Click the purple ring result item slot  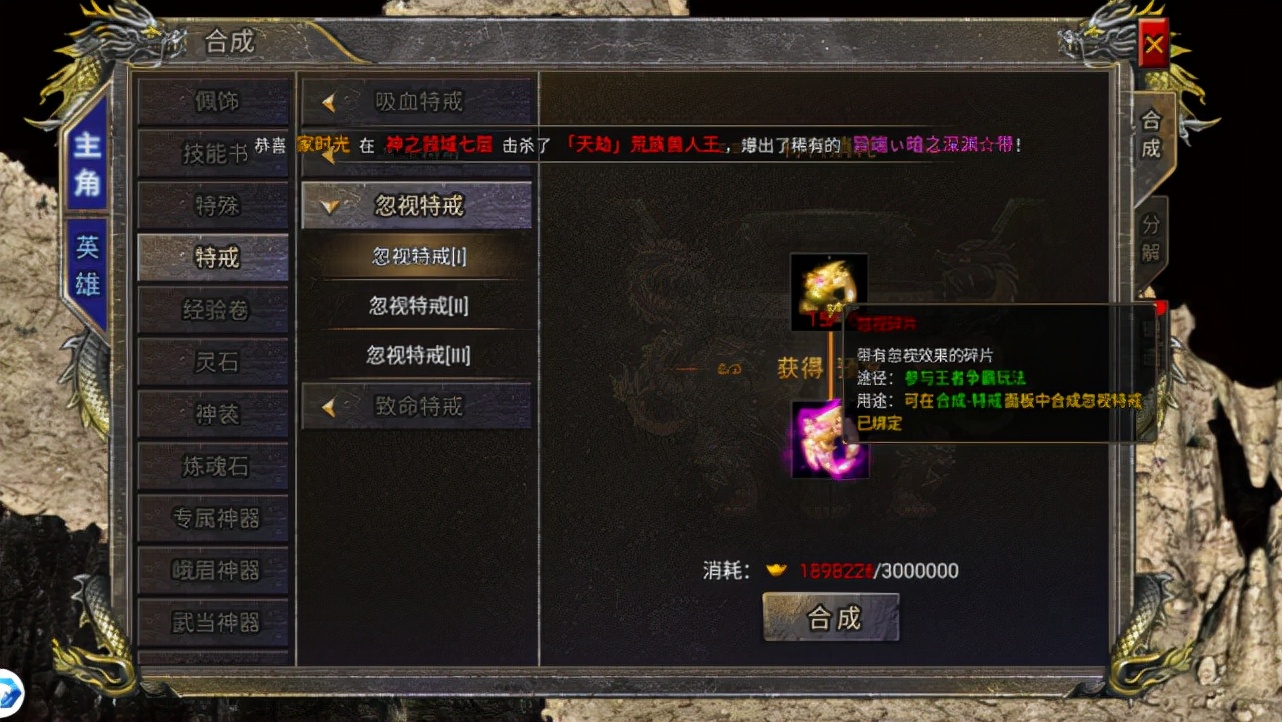828,440
